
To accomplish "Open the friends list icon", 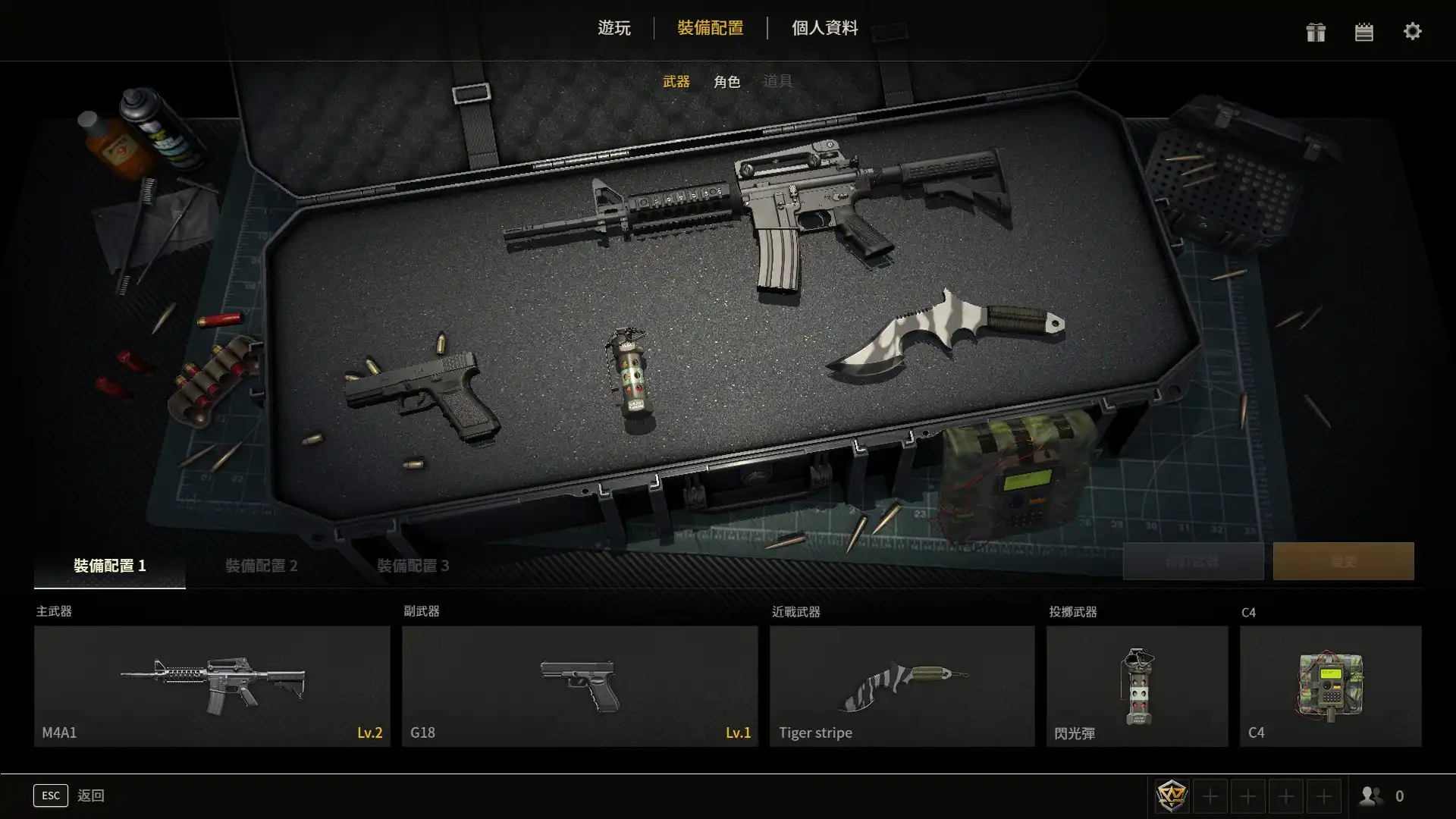I will coord(1371,795).
